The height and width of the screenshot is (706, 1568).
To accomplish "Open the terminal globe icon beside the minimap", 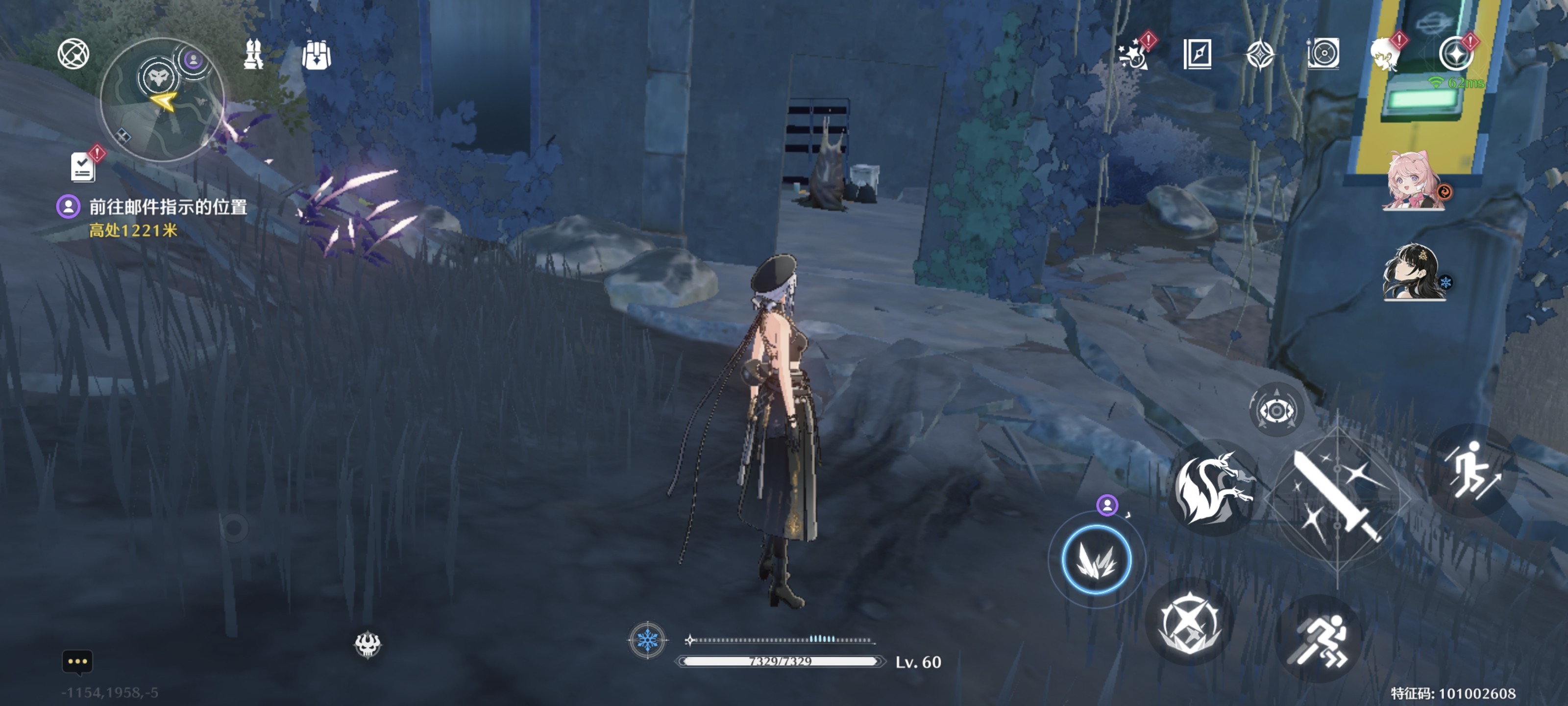I will pyautogui.click(x=73, y=53).
